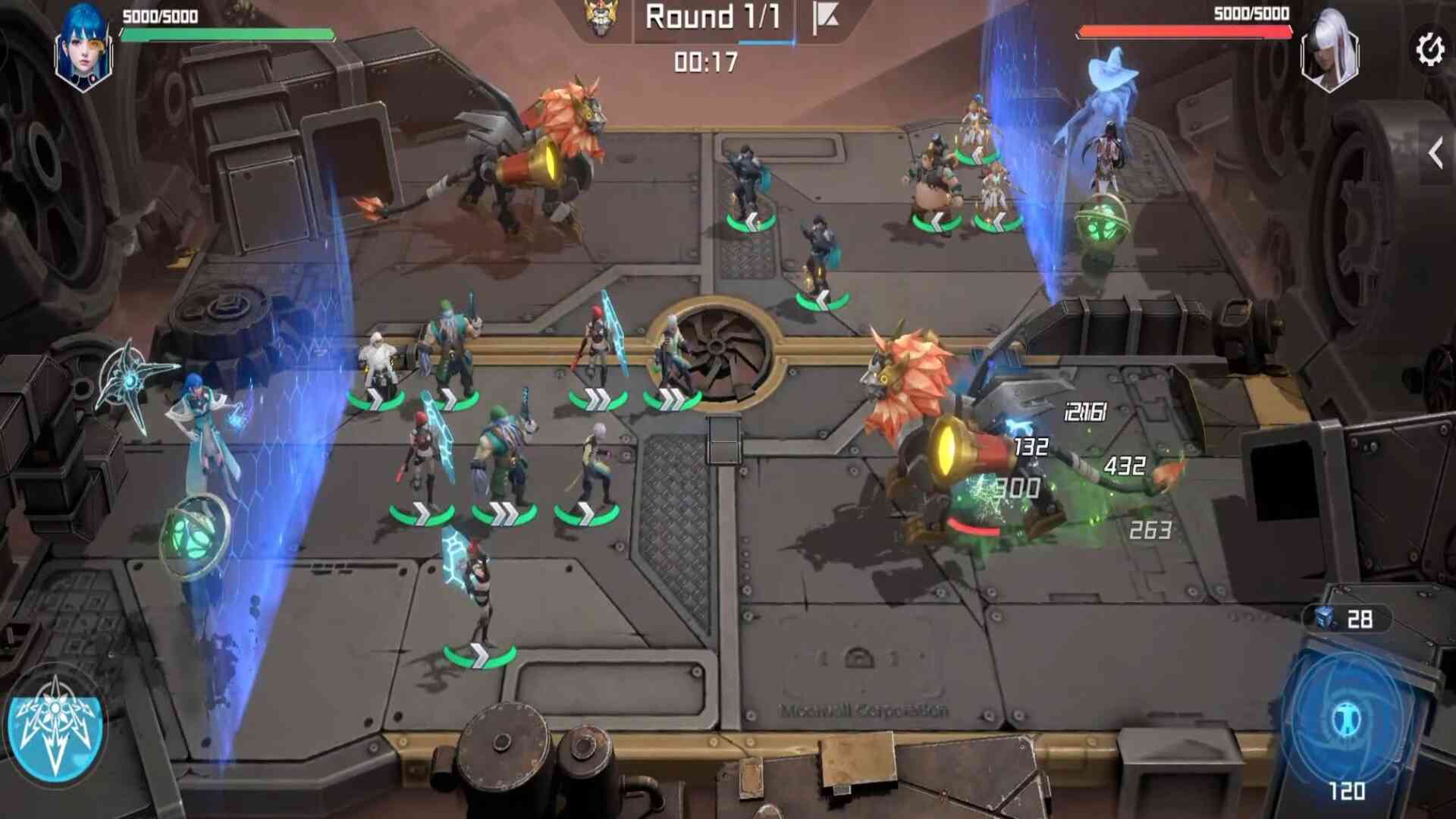Click the lion boss icon beside Round
1456x819 pixels.
click(x=602, y=18)
